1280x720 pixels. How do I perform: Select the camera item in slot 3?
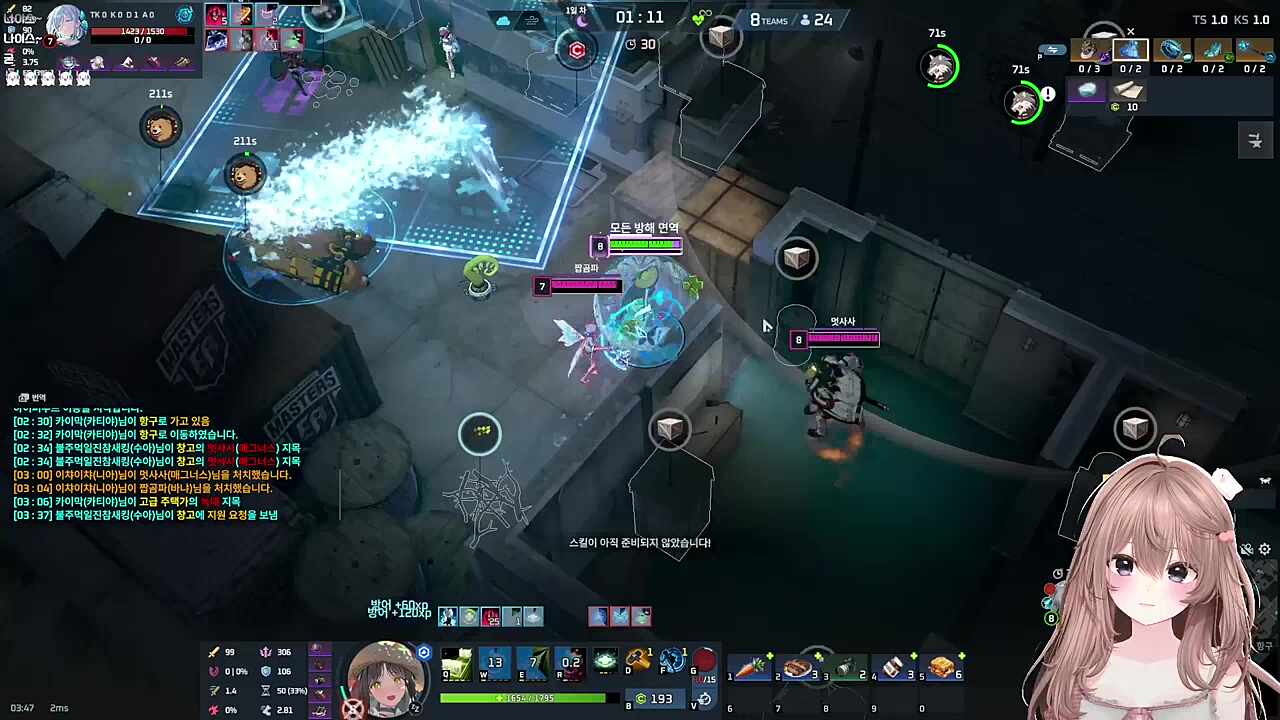pyautogui.click(x=846, y=667)
